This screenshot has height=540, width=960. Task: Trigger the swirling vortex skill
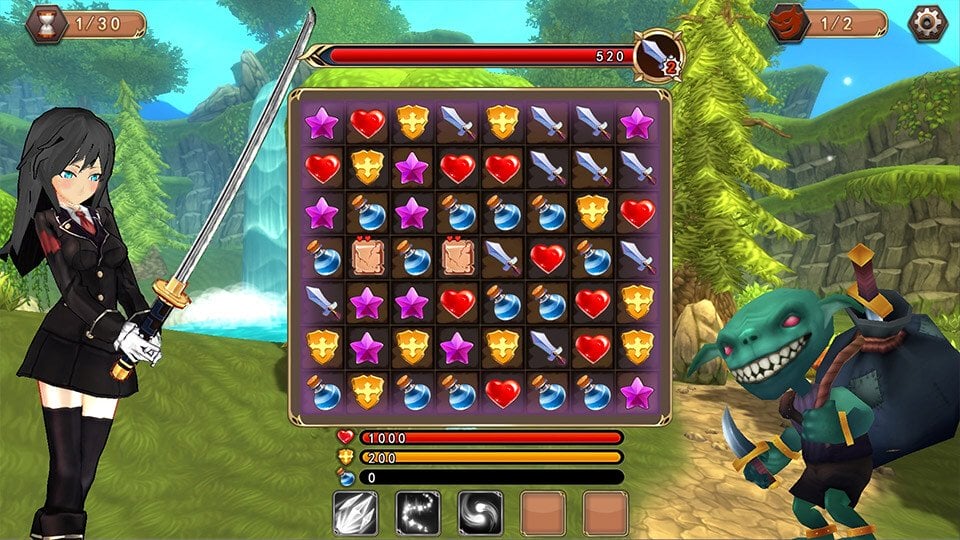click(480, 512)
